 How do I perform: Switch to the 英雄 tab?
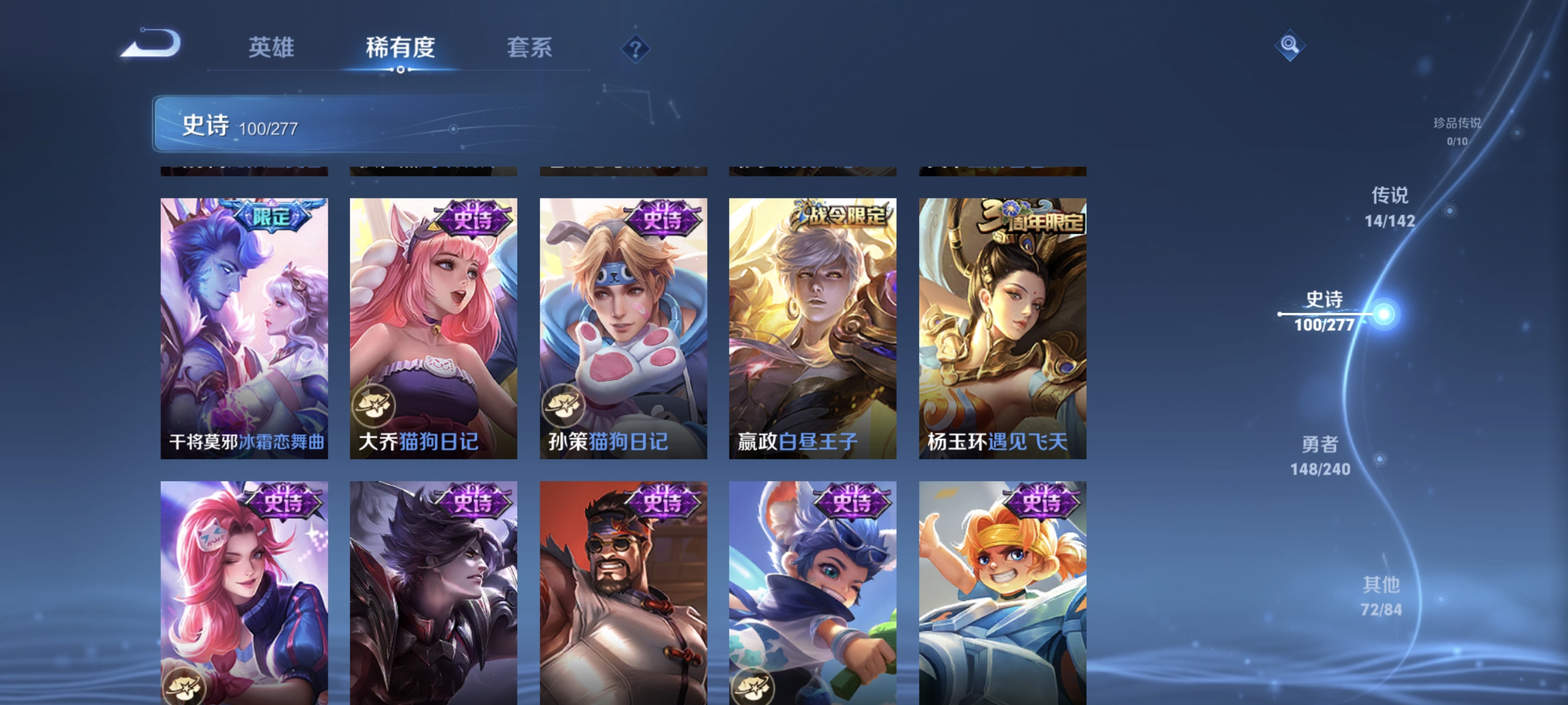(x=272, y=48)
